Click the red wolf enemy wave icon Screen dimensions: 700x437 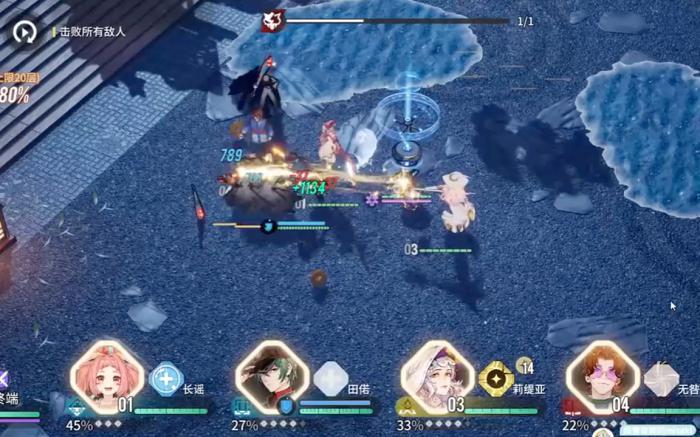tap(272, 20)
